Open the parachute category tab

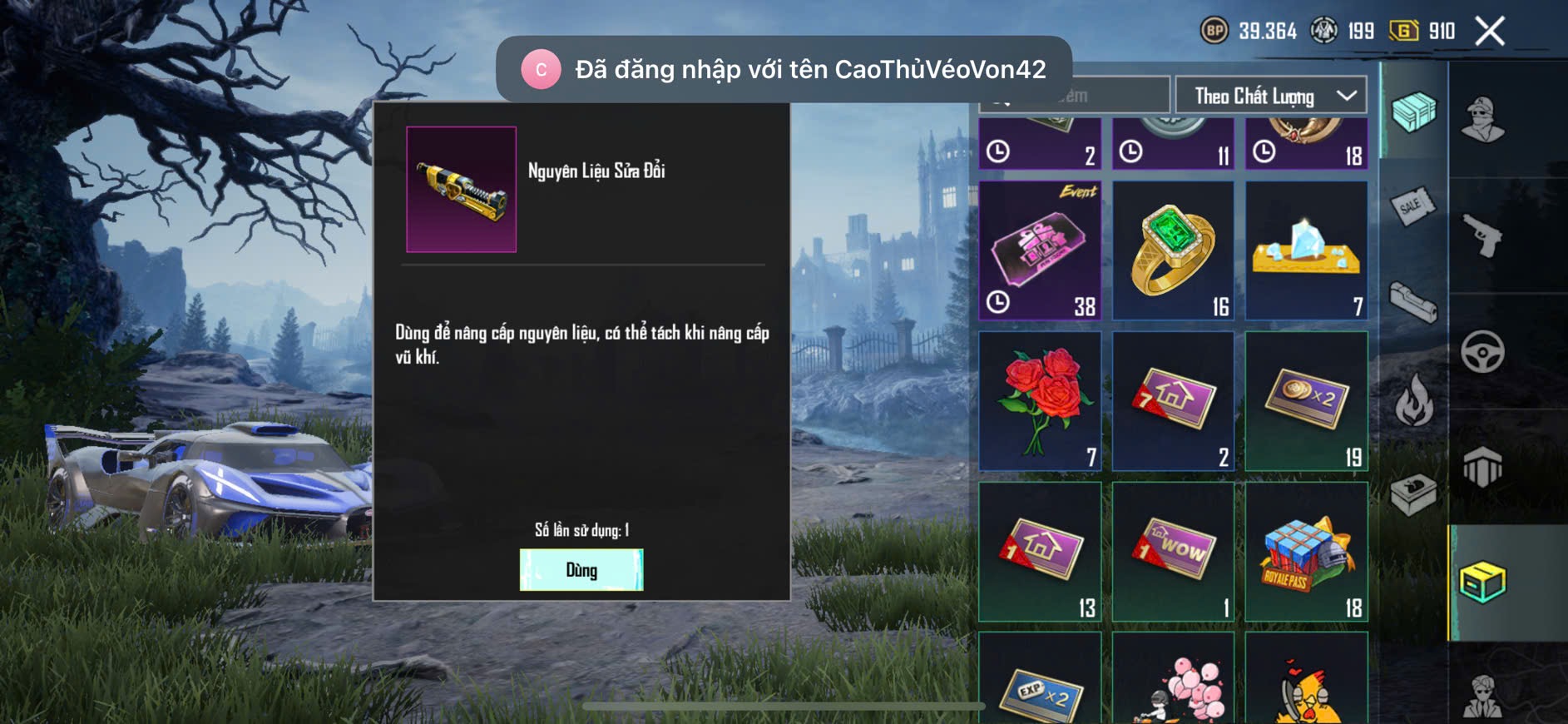pos(1482,467)
